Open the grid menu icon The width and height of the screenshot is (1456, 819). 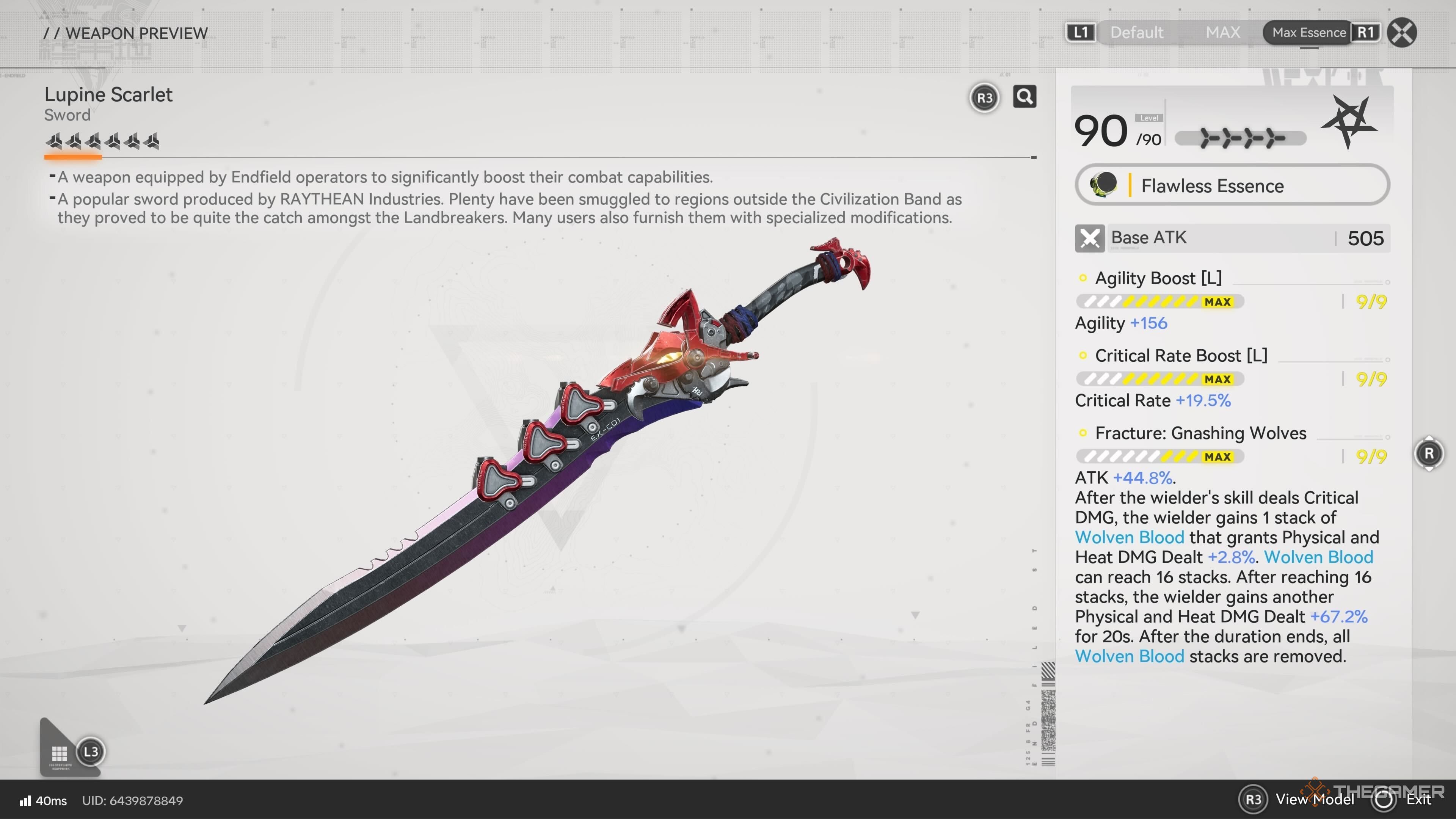click(60, 753)
